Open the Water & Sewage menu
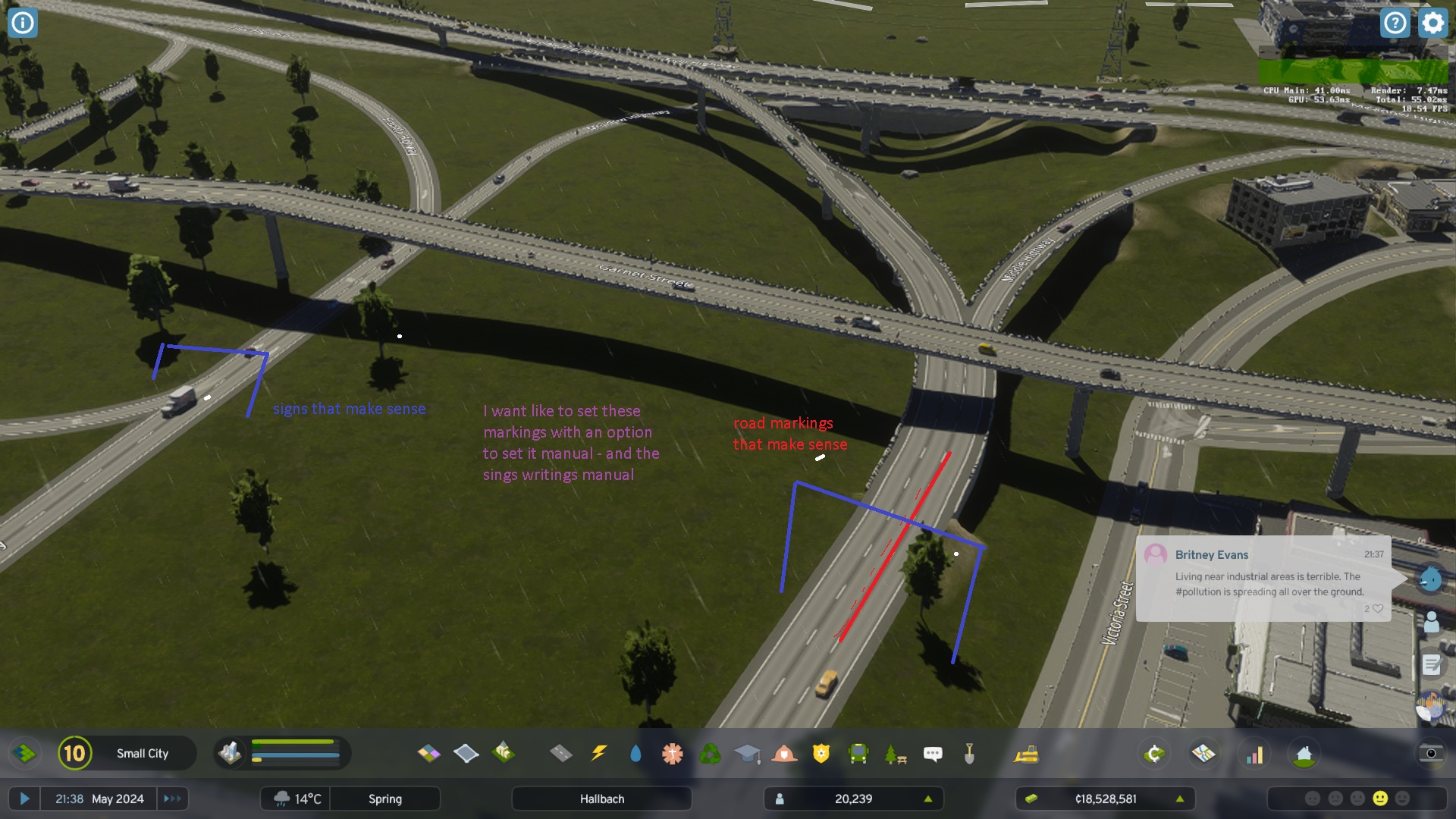Image resolution: width=1456 pixels, height=819 pixels. [636, 753]
